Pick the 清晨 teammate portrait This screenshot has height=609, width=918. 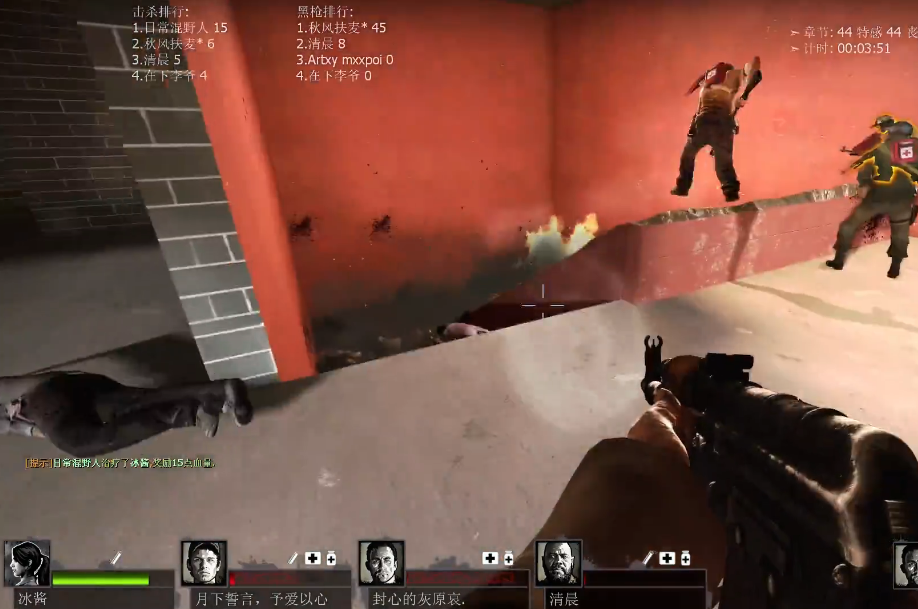click(x=558, y=564)
